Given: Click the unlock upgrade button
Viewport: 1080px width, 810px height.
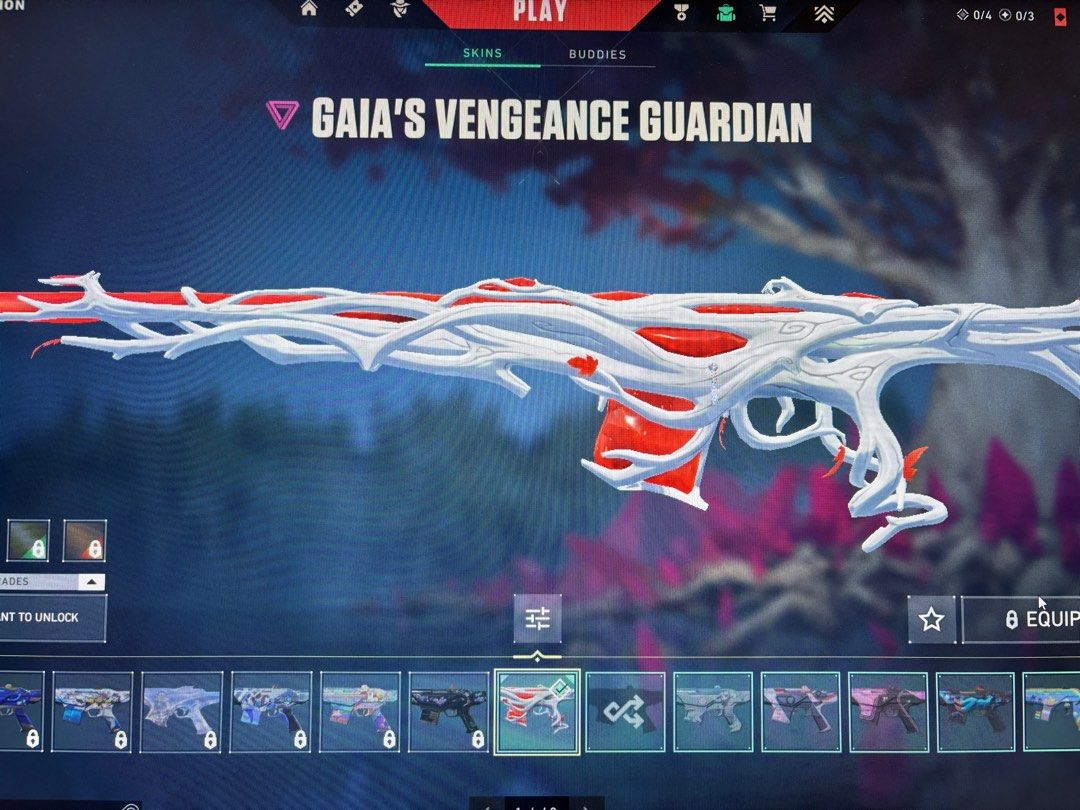Looking at the screenshot, I should (50, 618).
